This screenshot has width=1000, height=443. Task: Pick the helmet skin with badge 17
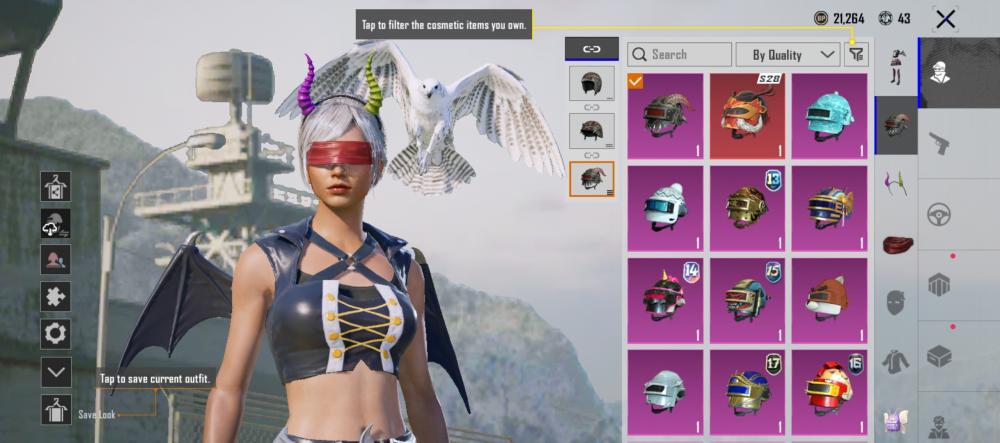tap(750, 390)
